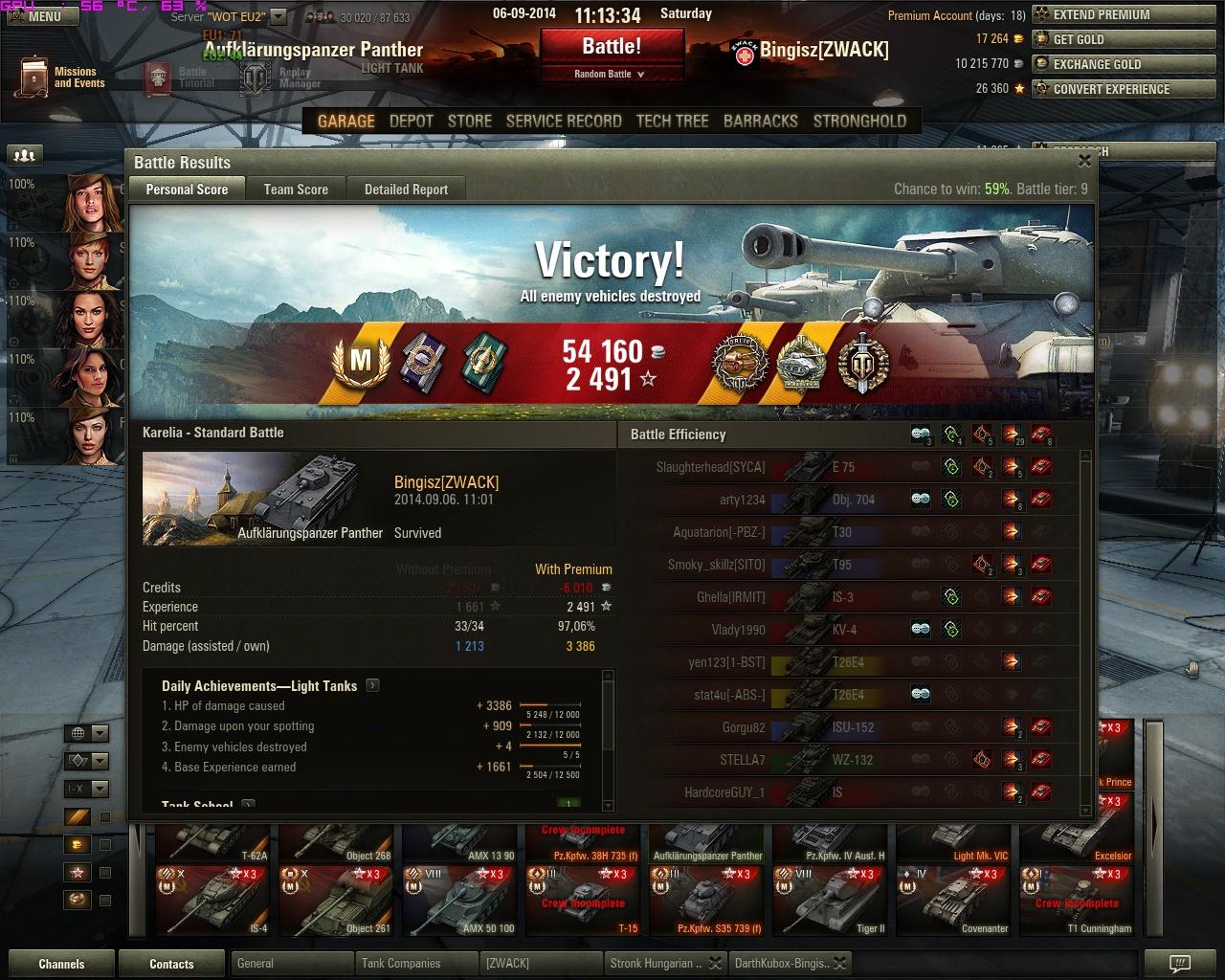Enter the Barracks

coord(760,121)
